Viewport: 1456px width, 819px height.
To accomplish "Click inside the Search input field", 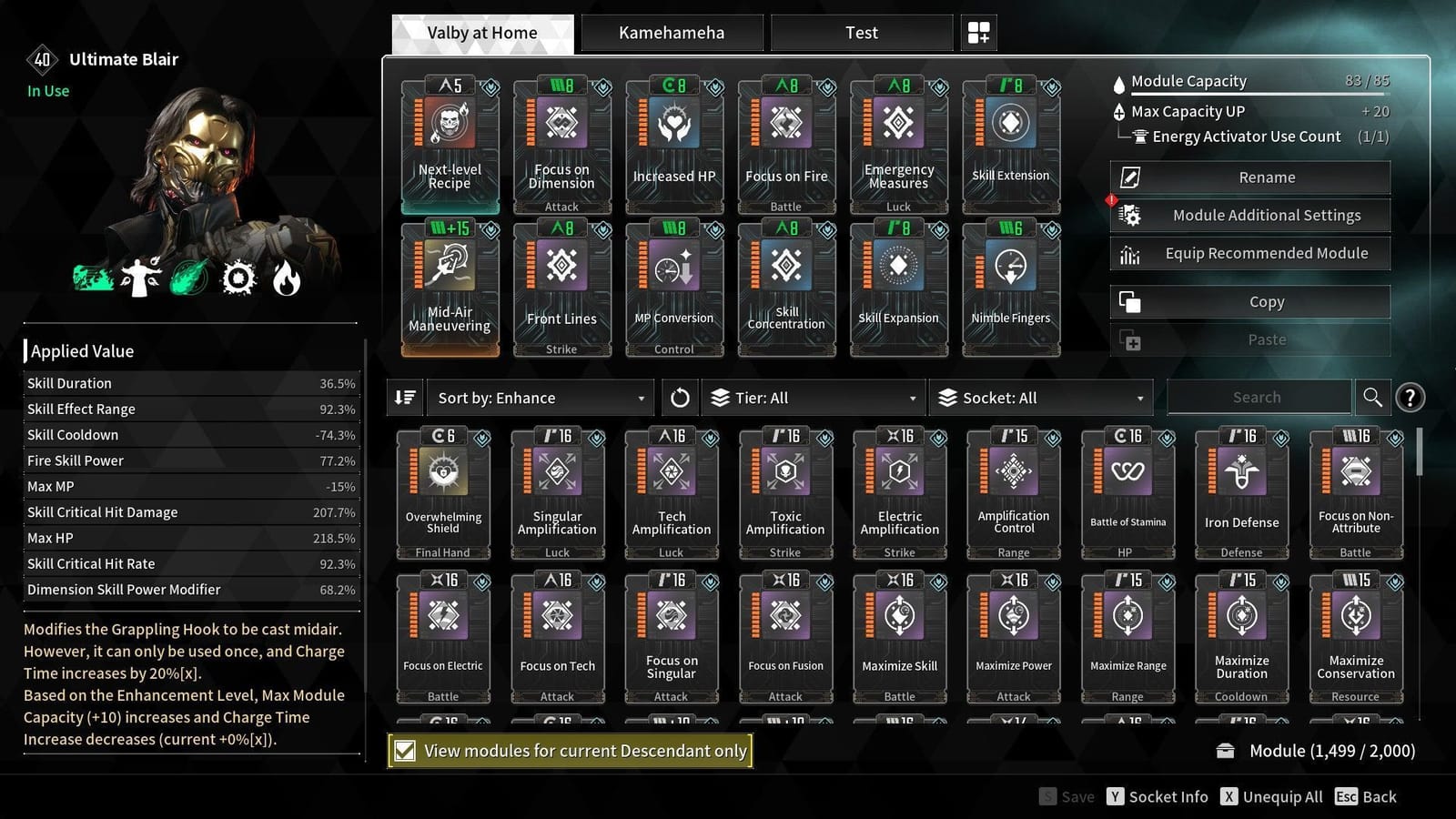I will click(x=1259, y=397).
